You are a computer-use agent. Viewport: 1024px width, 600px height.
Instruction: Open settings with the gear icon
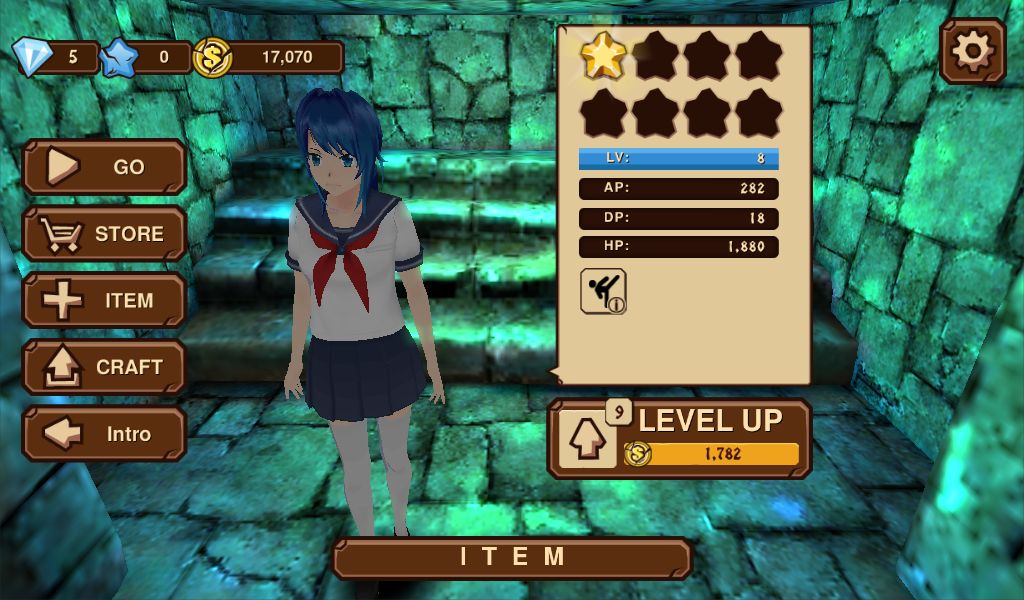(x=972, y=51)
